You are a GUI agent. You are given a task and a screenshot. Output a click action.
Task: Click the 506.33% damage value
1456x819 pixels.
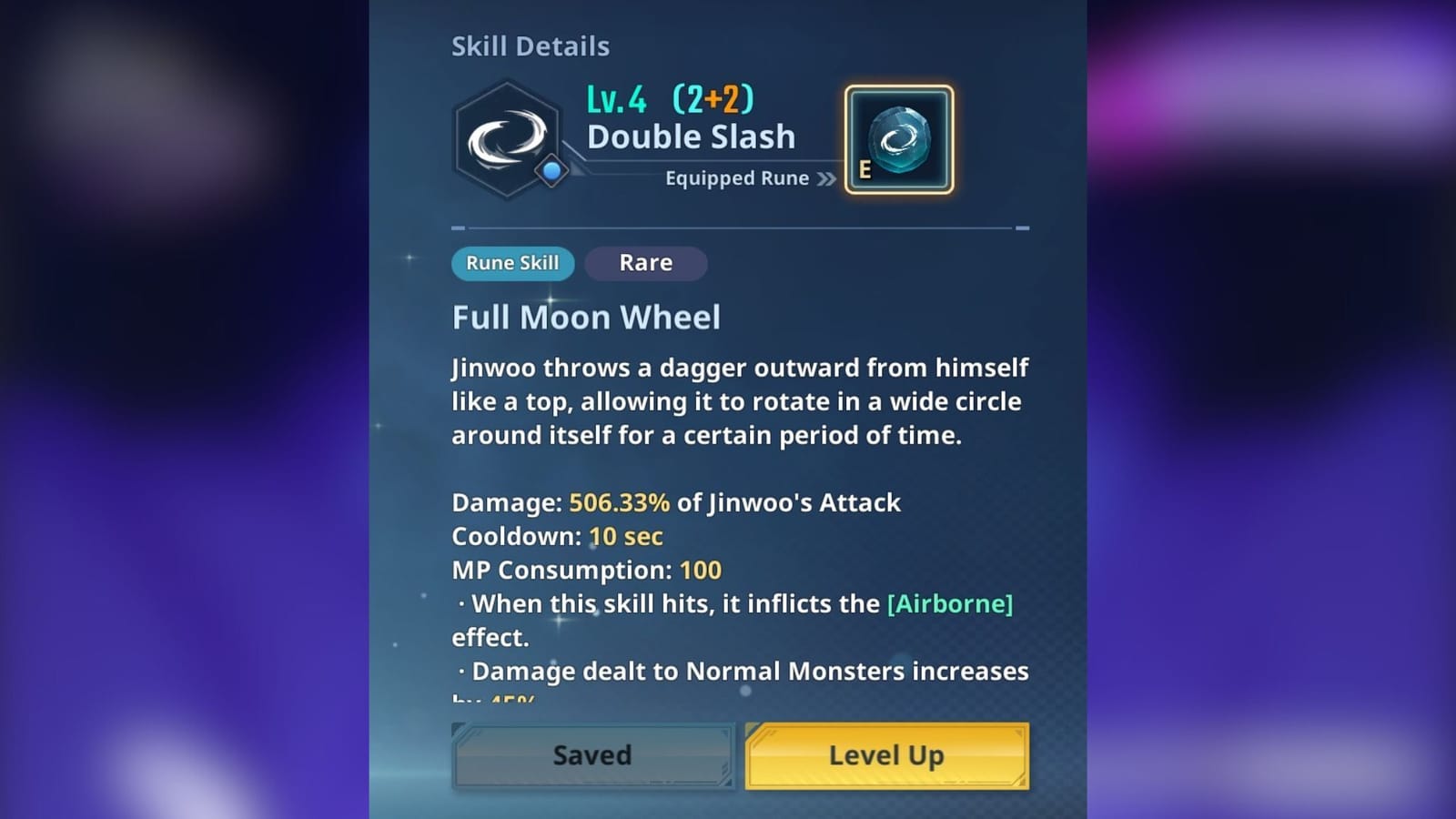tap(618, 502)
